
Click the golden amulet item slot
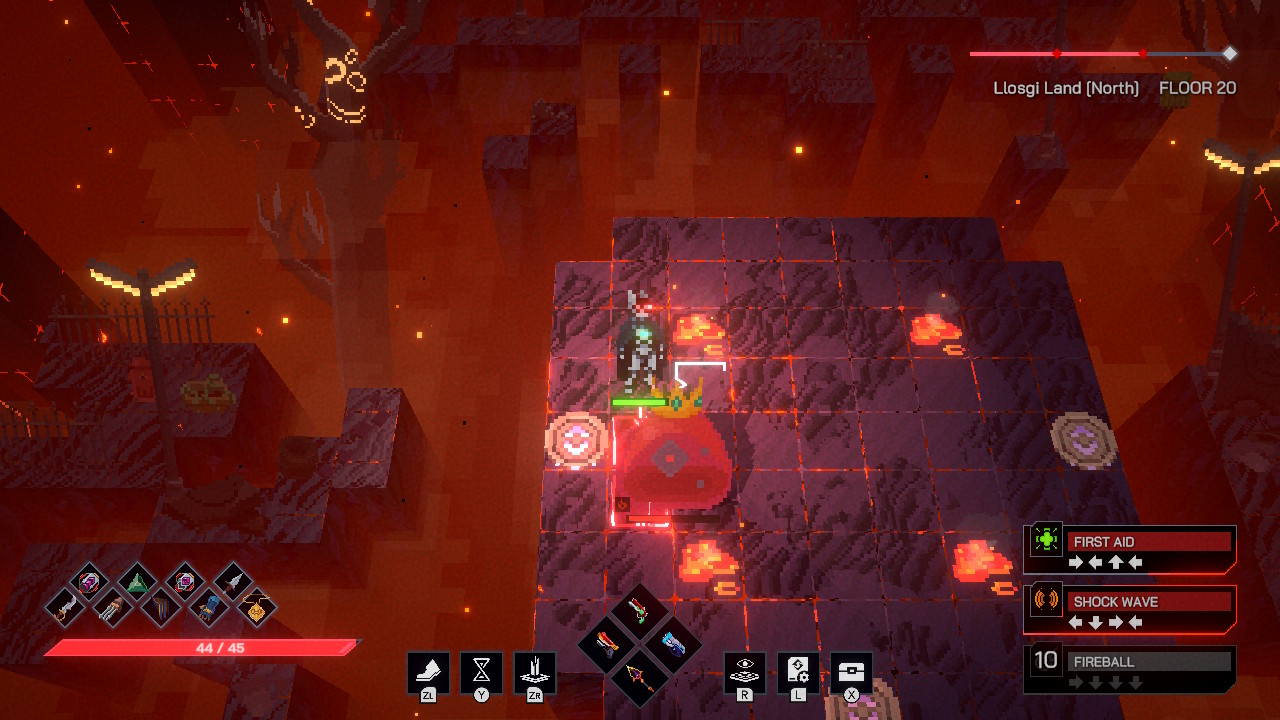[x=257, y=606]
